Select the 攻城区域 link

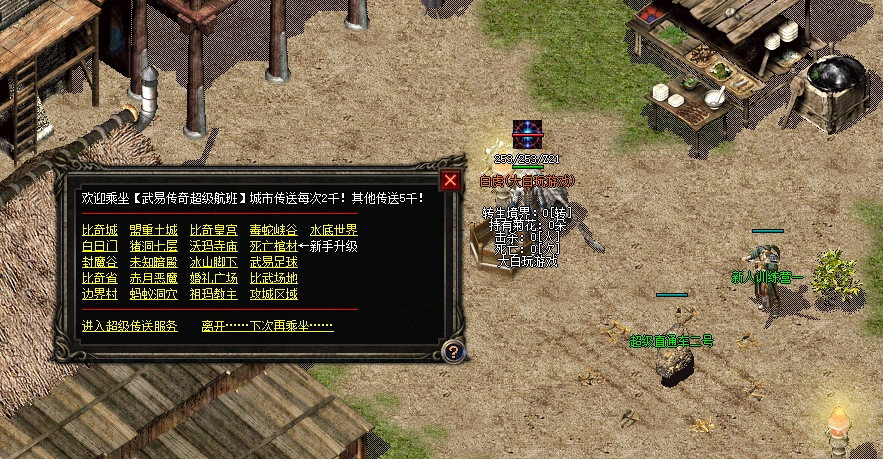(273, 294)
